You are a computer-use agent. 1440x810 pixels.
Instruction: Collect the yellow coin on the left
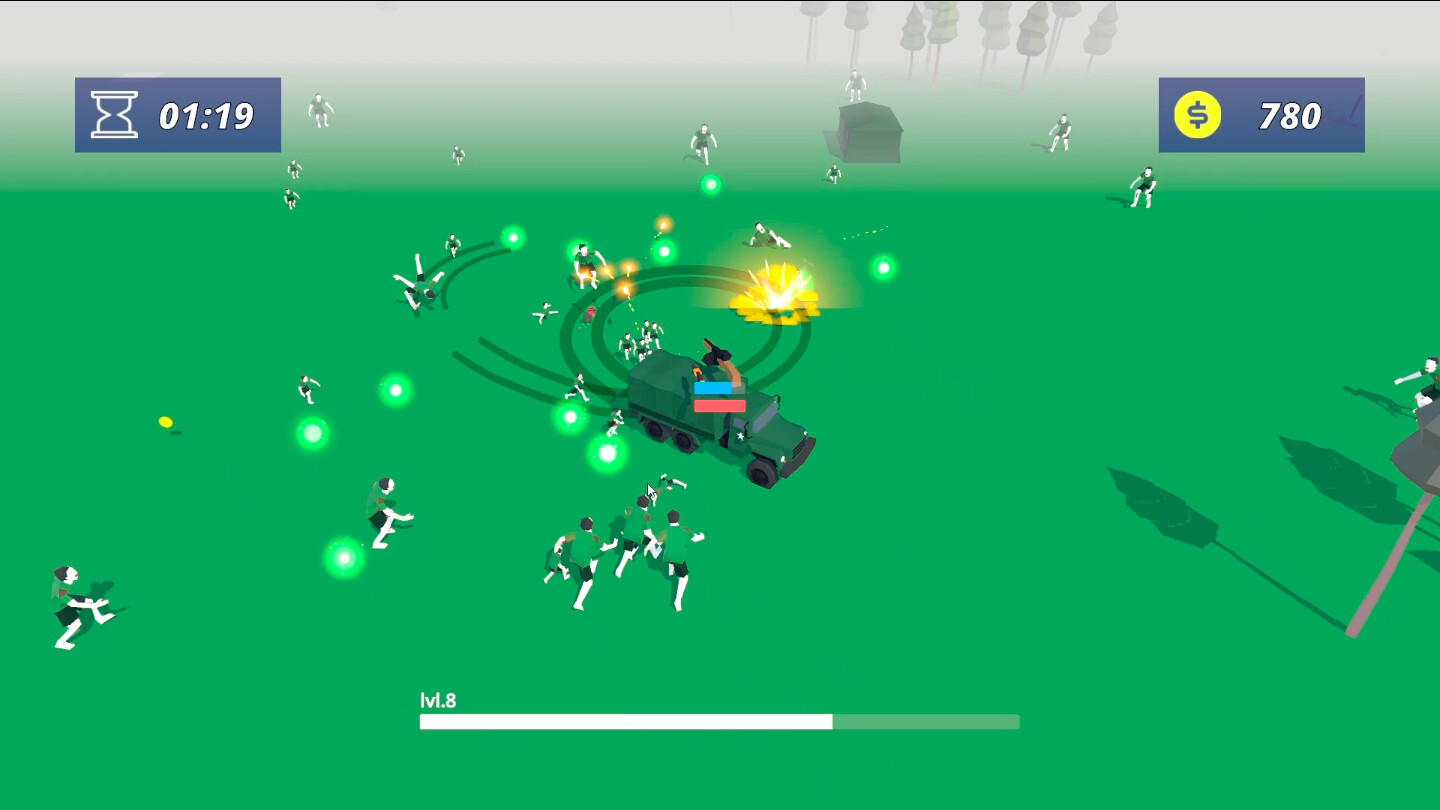point(166,422)
